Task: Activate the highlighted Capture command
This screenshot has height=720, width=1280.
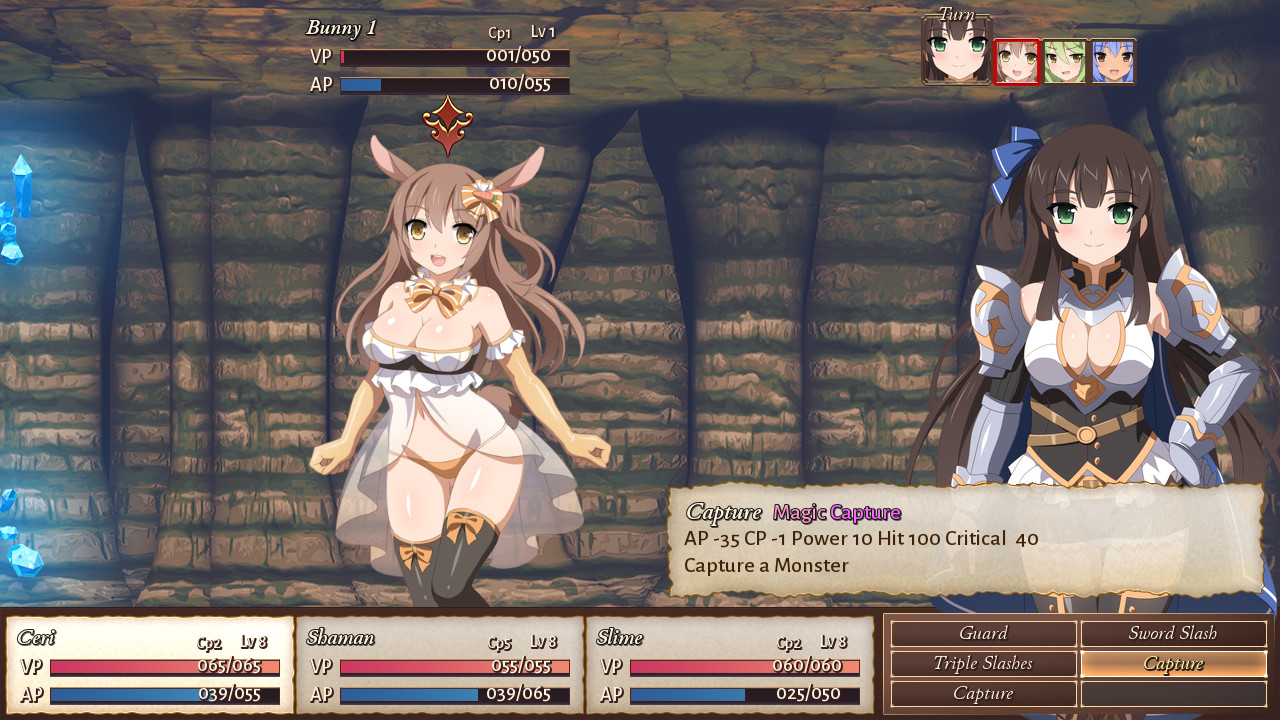Action: tap(1173, 663)
